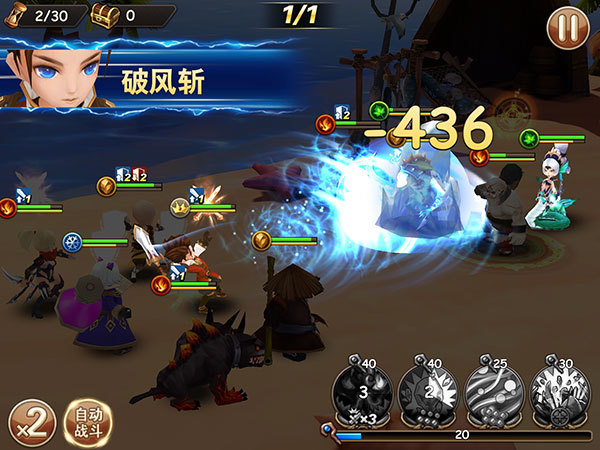Toggle the 自动战斗 auto-battle button
This screenshot has width=600, height=450.
click(88, 420)
